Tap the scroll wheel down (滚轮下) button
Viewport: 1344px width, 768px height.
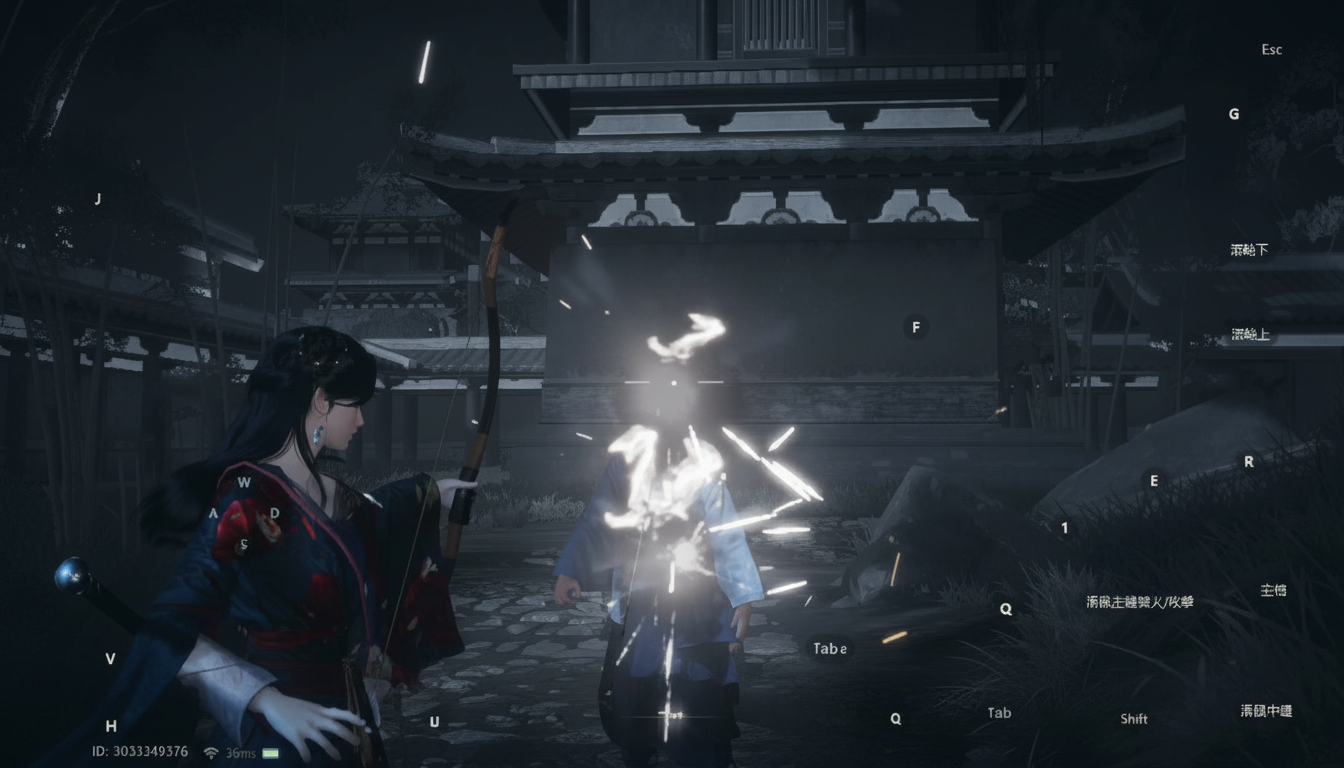pyautogui.click(x=1249, y=250)
